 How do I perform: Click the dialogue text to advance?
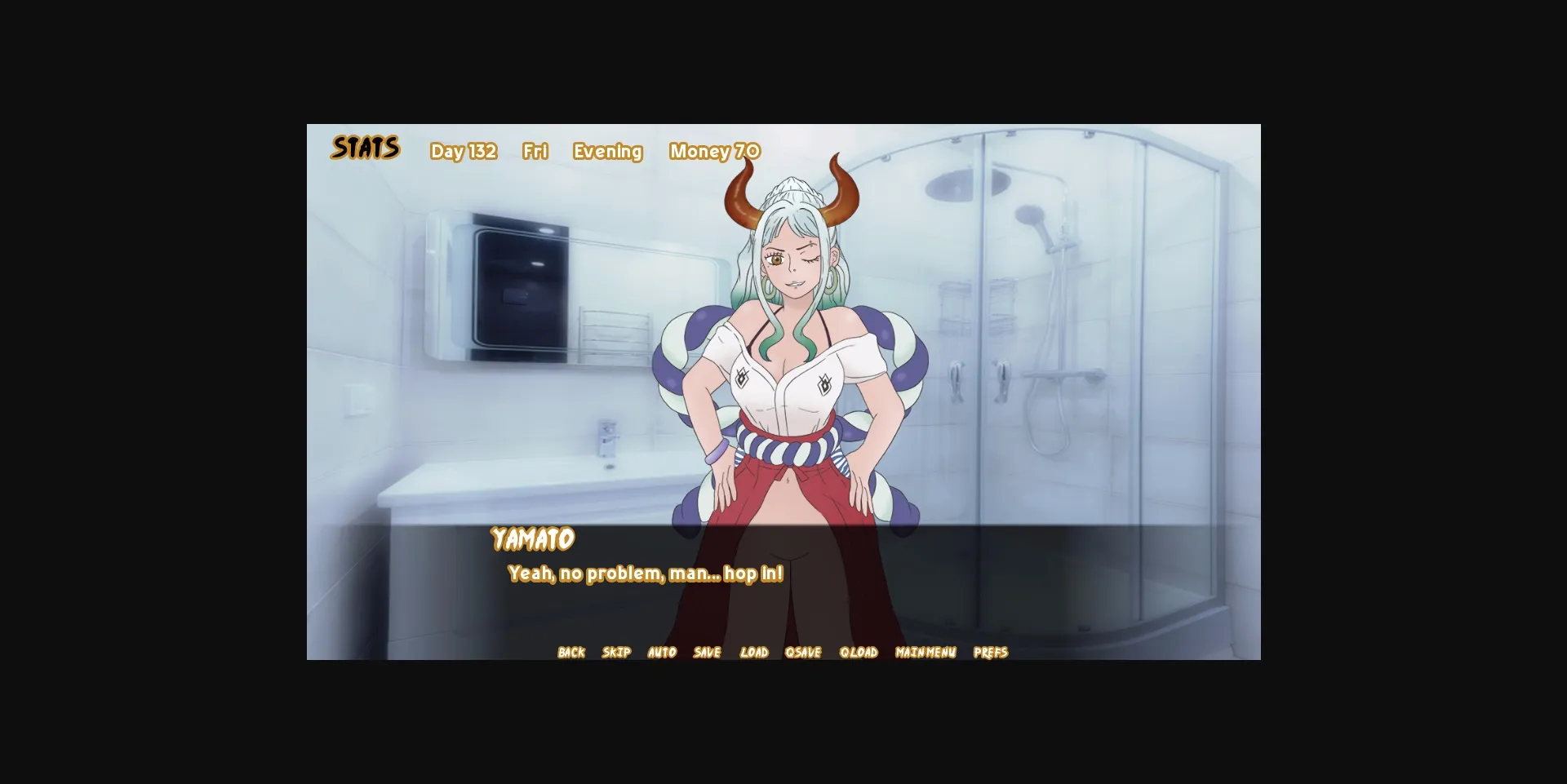645,574
